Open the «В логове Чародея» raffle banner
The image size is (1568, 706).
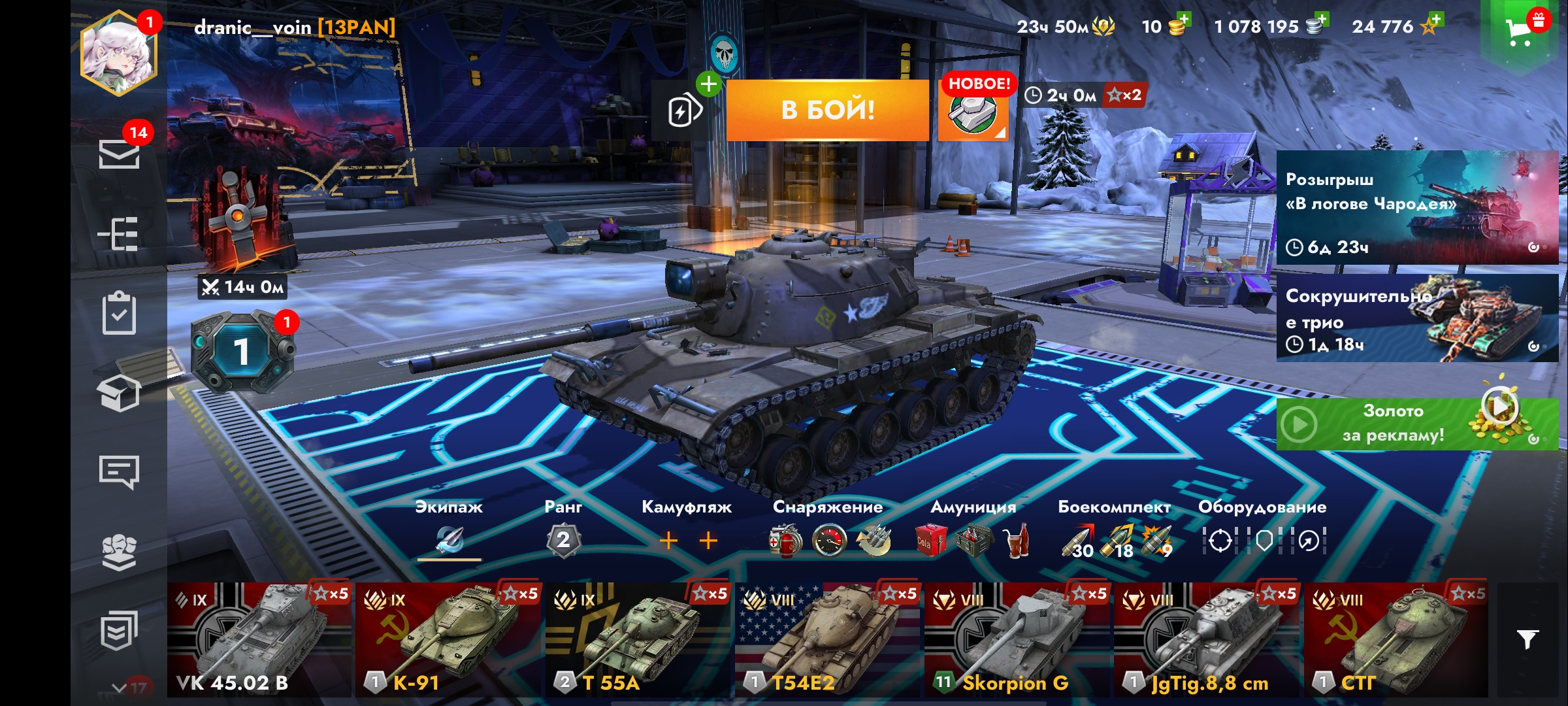tap(1416, 207)
